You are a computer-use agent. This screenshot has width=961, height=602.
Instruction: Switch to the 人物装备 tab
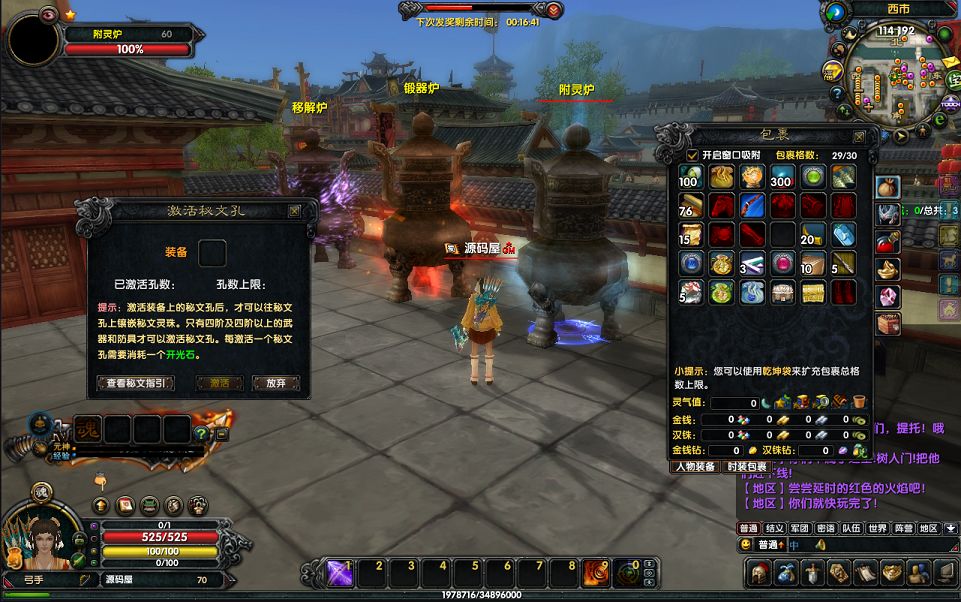695,467
